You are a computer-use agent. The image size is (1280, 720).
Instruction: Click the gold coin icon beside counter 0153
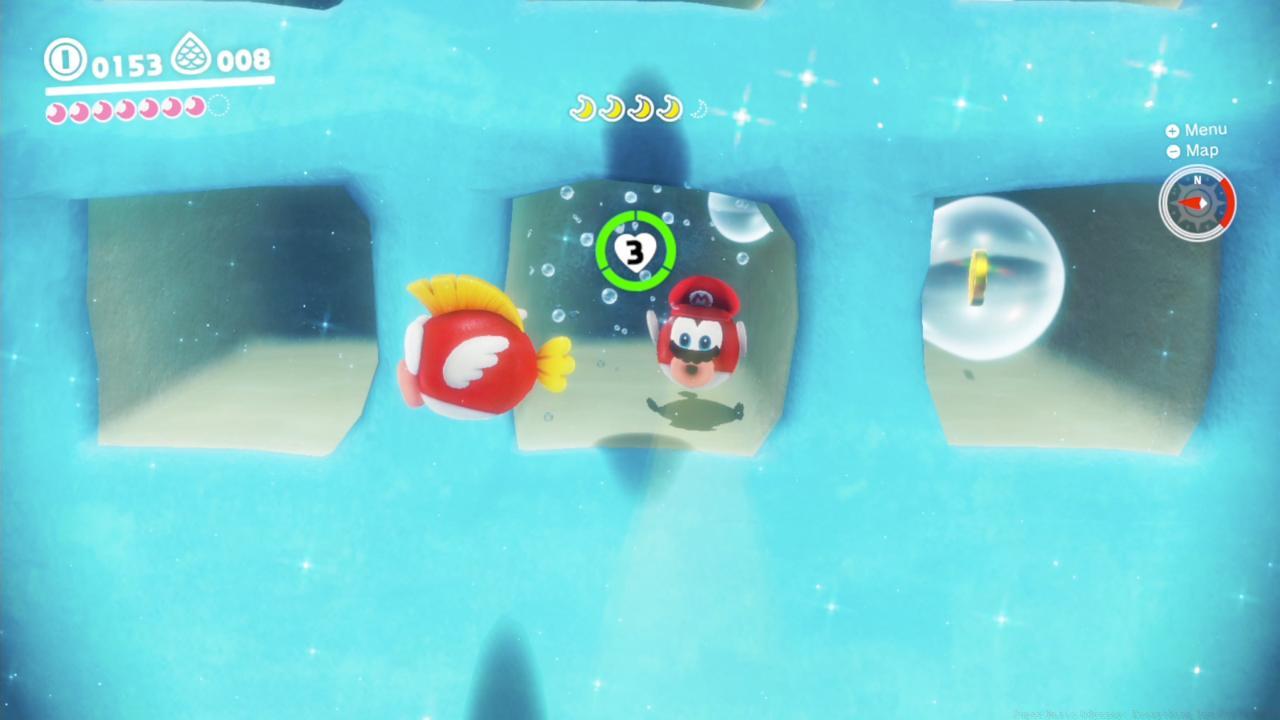click(64, 60)
